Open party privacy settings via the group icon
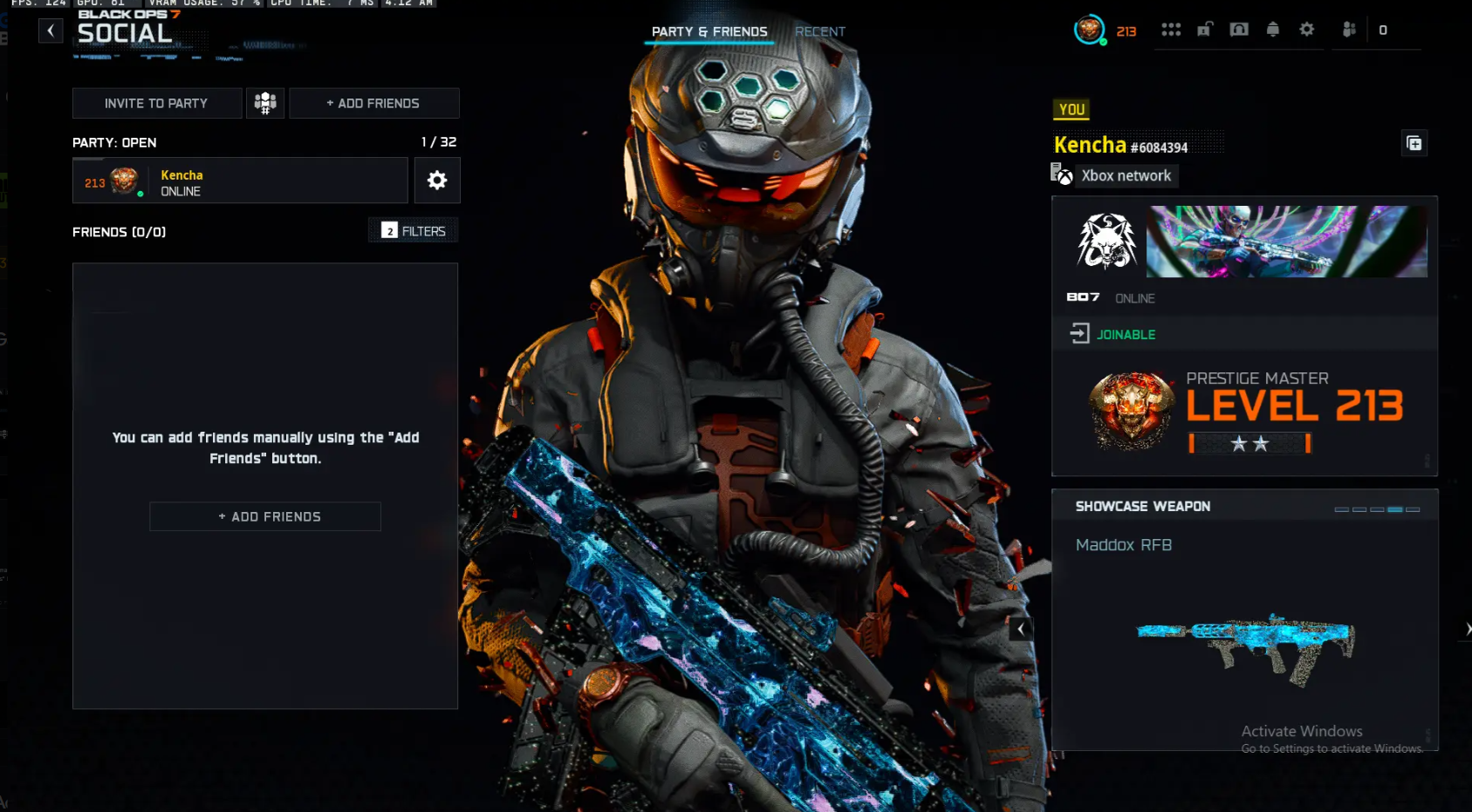 pyautogui.click(x=265, y=102)
